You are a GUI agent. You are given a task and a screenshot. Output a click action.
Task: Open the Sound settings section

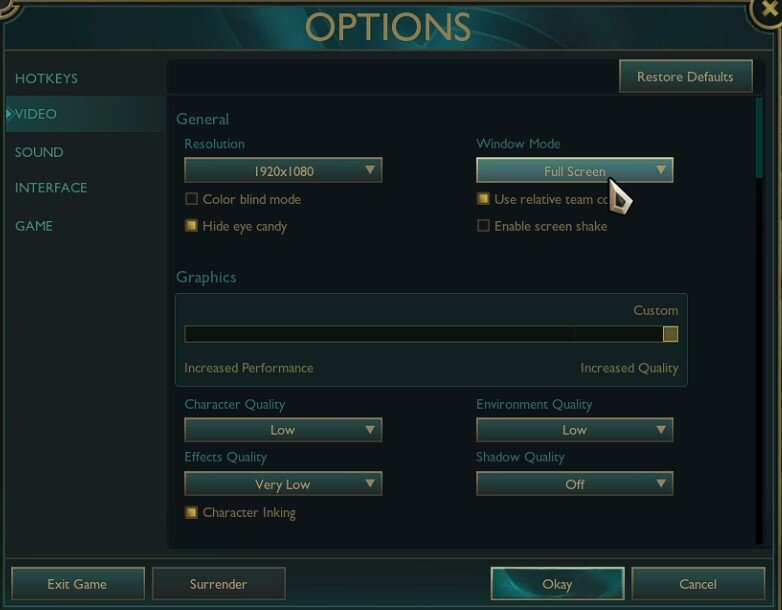point(39,152)
